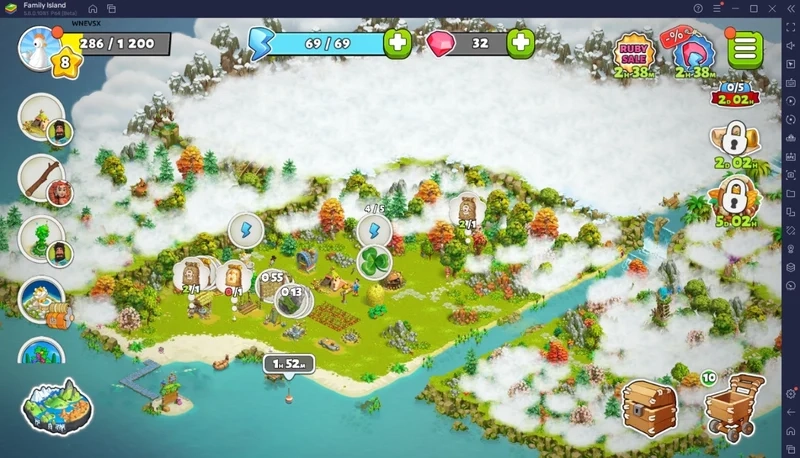Open the shopping cart store
The image size is (800, 458).
point(730,408)
